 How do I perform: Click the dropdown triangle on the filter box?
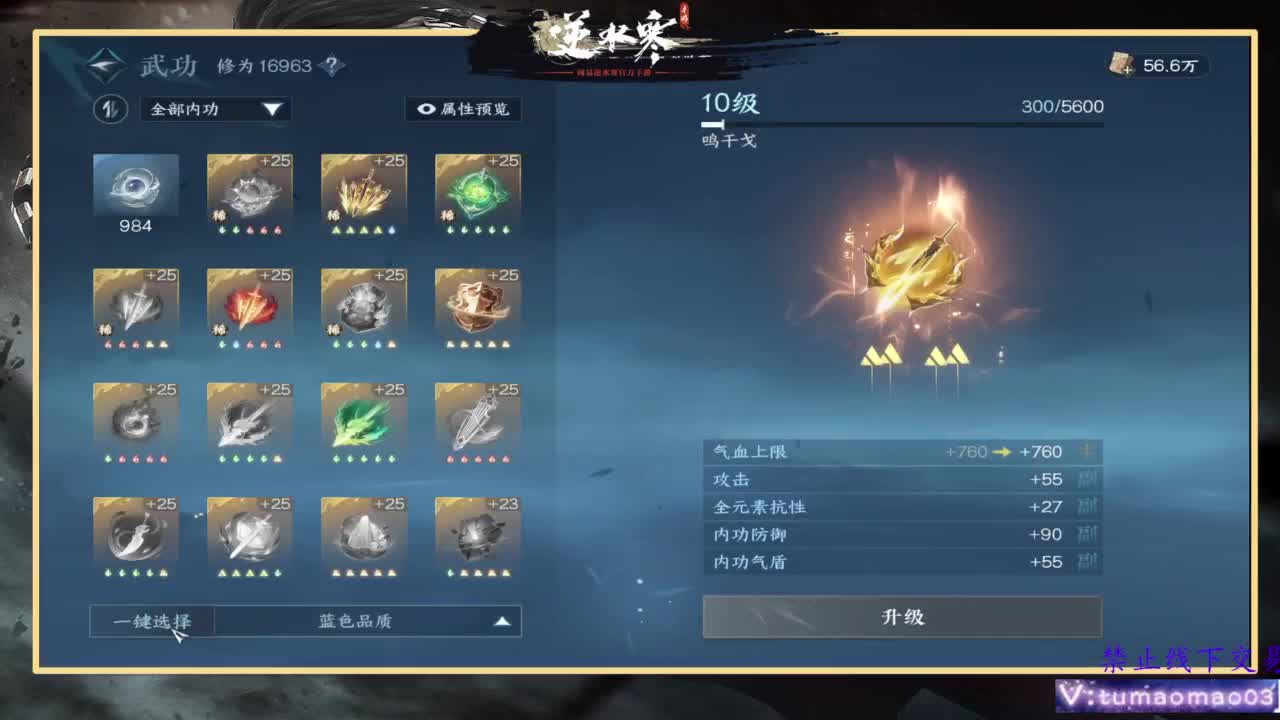(274, 110)
